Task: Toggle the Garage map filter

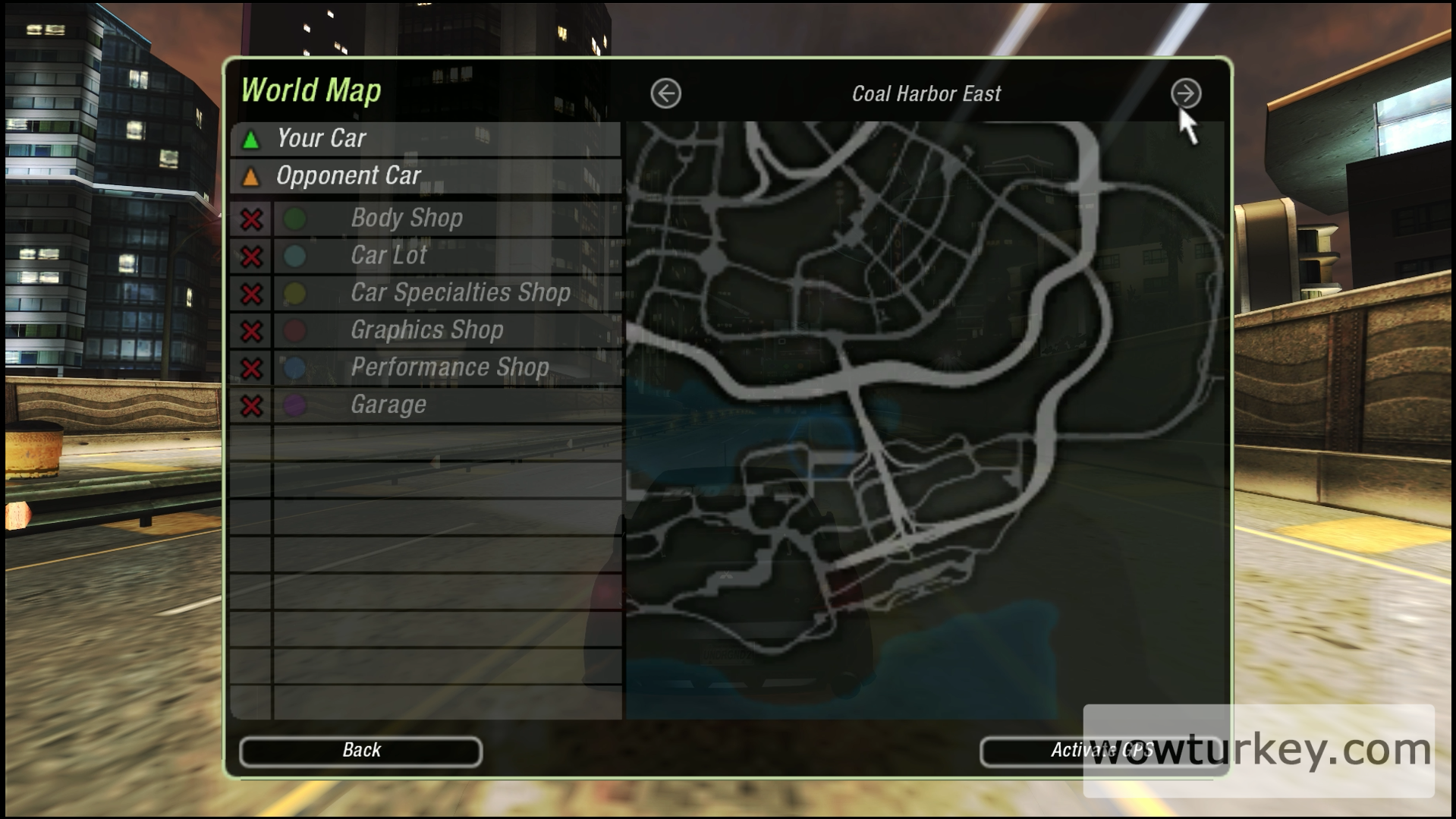Action: [252, 405]
